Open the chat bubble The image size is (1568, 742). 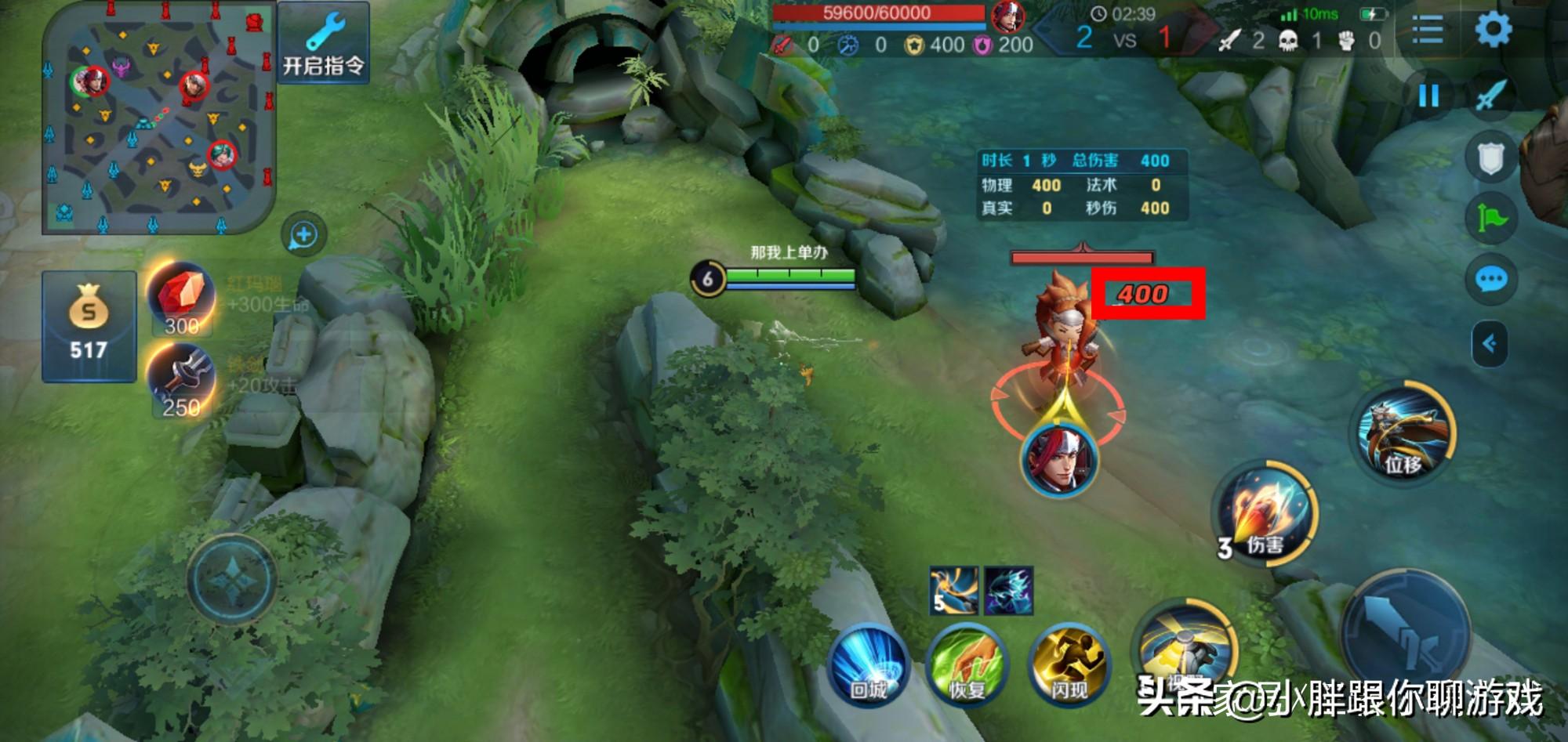click(1490, 279)
